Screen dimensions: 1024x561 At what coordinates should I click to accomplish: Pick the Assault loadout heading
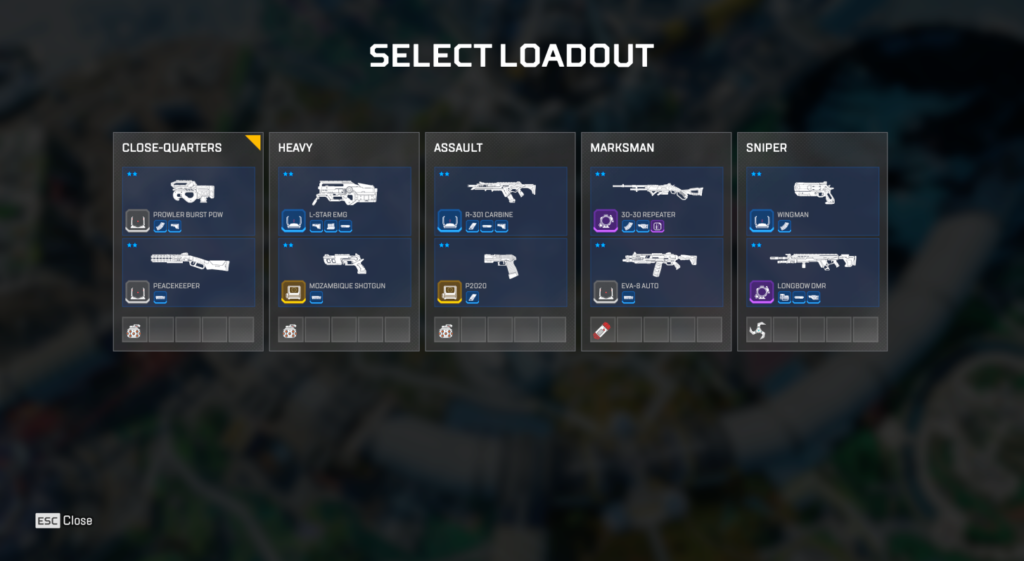(x=458, y=148)
